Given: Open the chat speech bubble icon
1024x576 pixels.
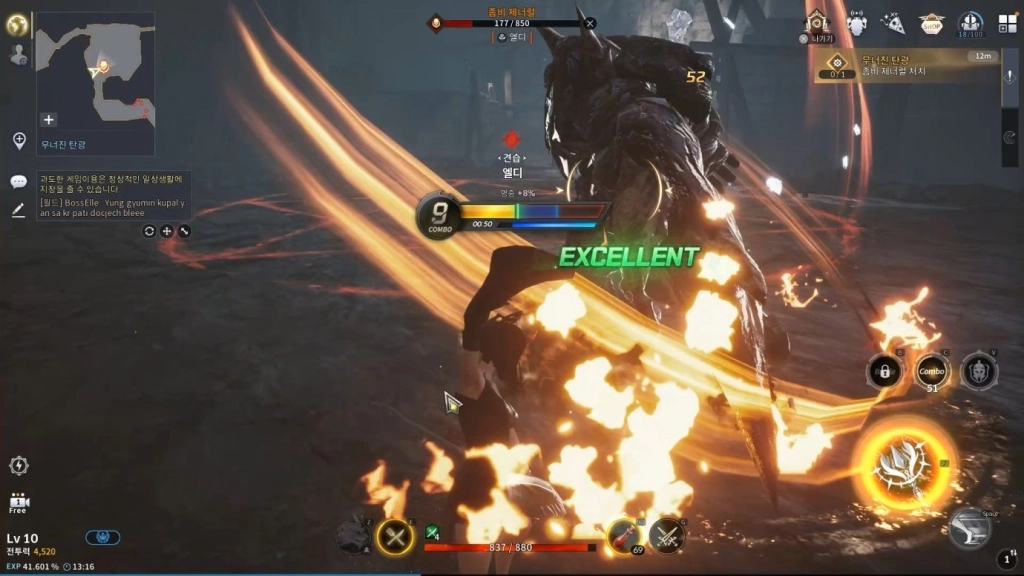Looking at the screenshot, I should click(18, 182).
